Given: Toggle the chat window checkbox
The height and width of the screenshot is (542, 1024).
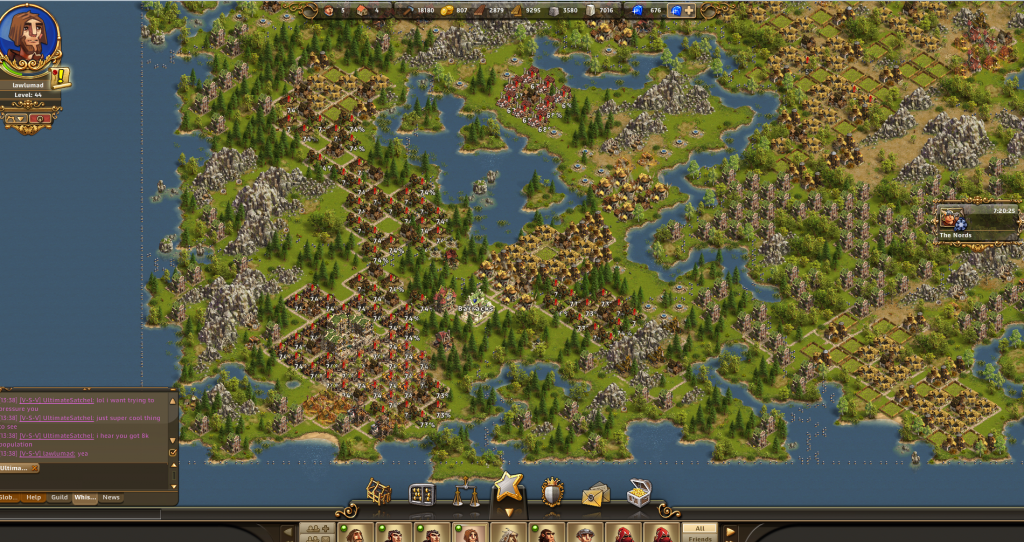Looking at the screenshot, I should pos(173,452).
